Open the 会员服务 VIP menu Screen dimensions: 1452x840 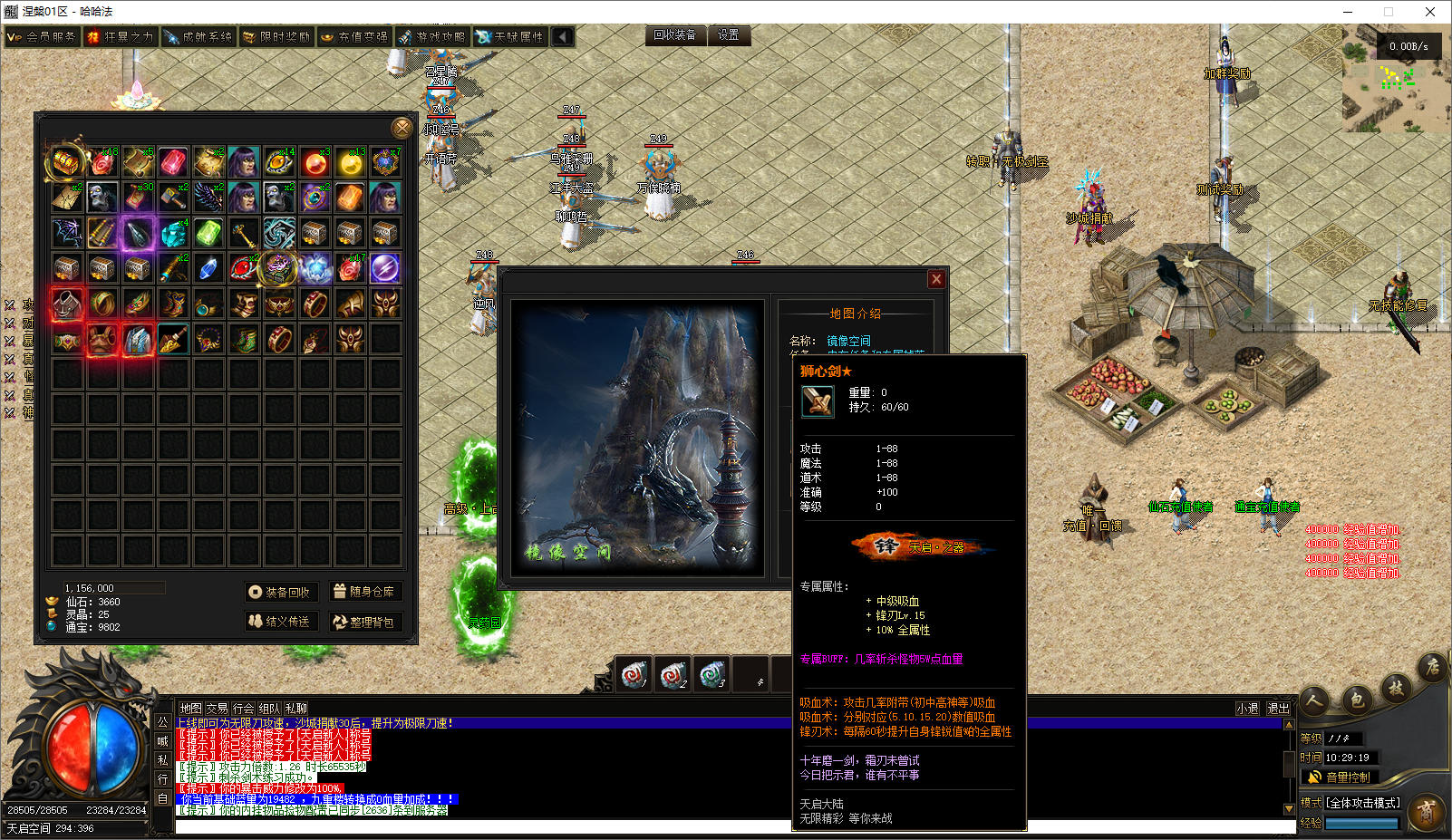(42, 37)
